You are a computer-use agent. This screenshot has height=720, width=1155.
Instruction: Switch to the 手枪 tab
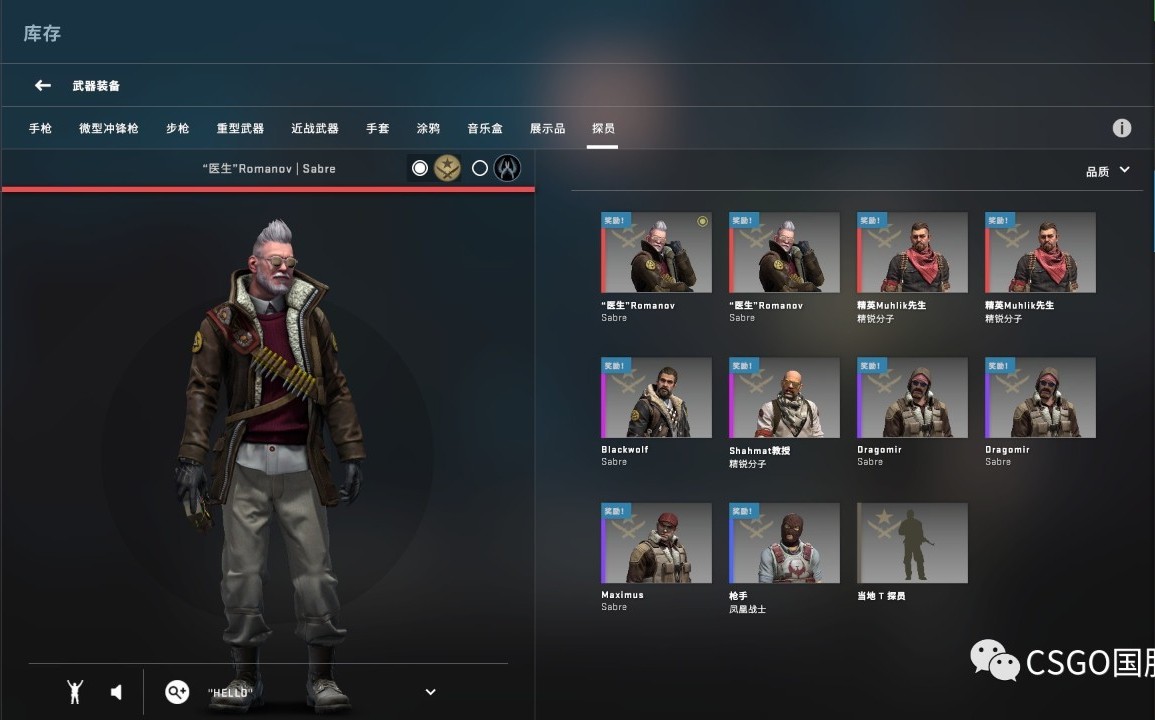pos(40,129)
